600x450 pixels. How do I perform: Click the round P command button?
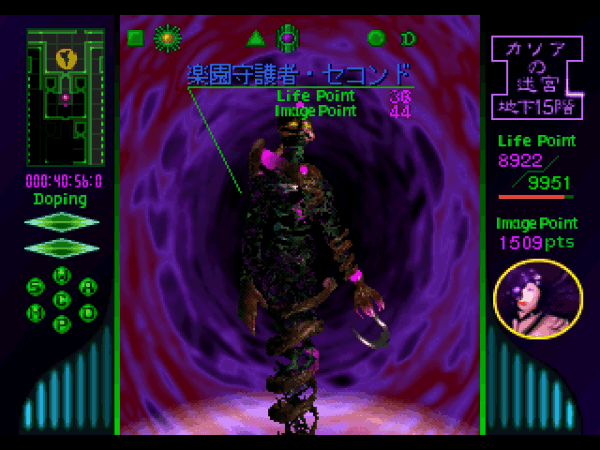tap(62, 324)
